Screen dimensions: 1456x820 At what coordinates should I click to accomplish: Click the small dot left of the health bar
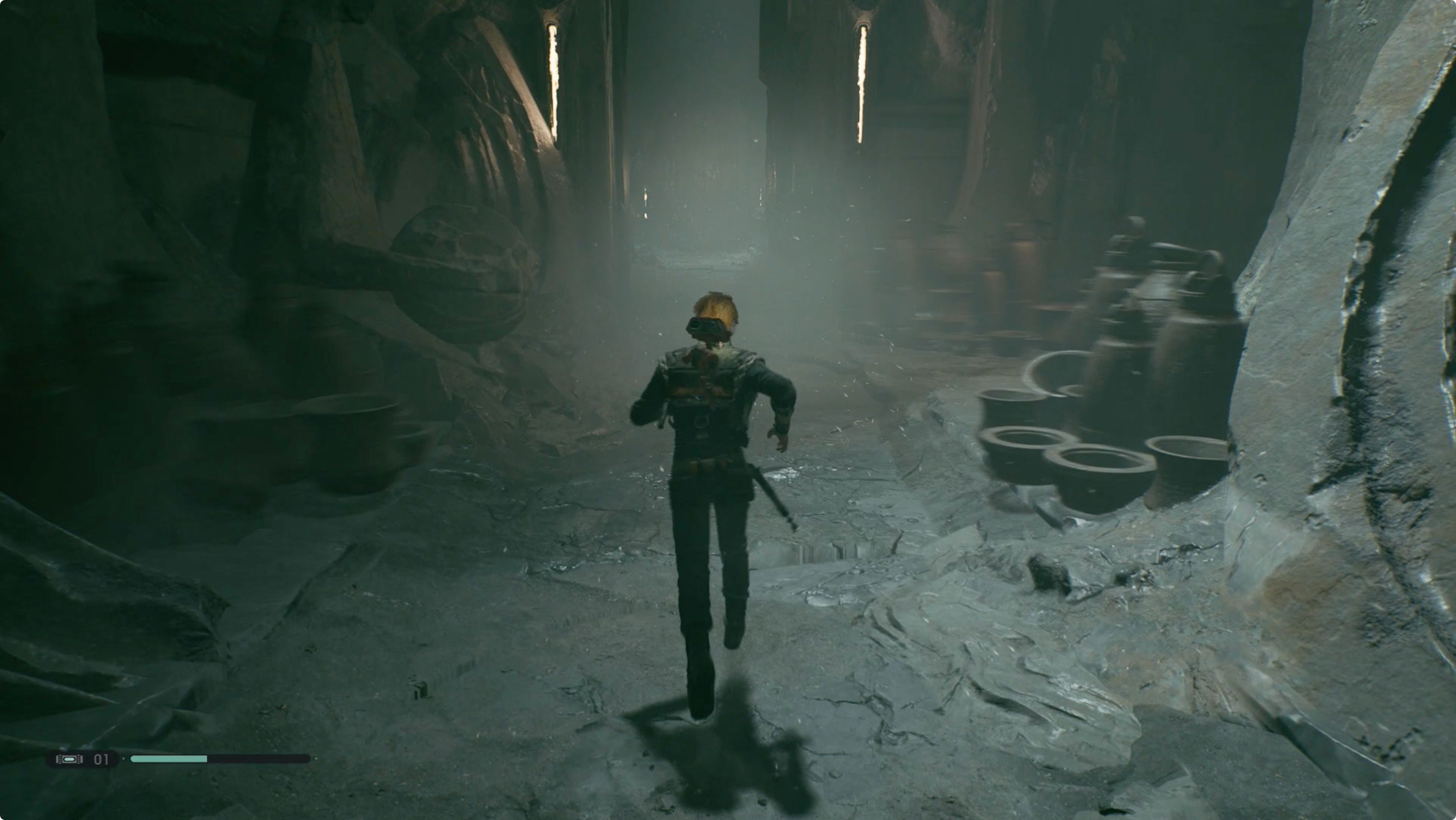pos(123,759)
